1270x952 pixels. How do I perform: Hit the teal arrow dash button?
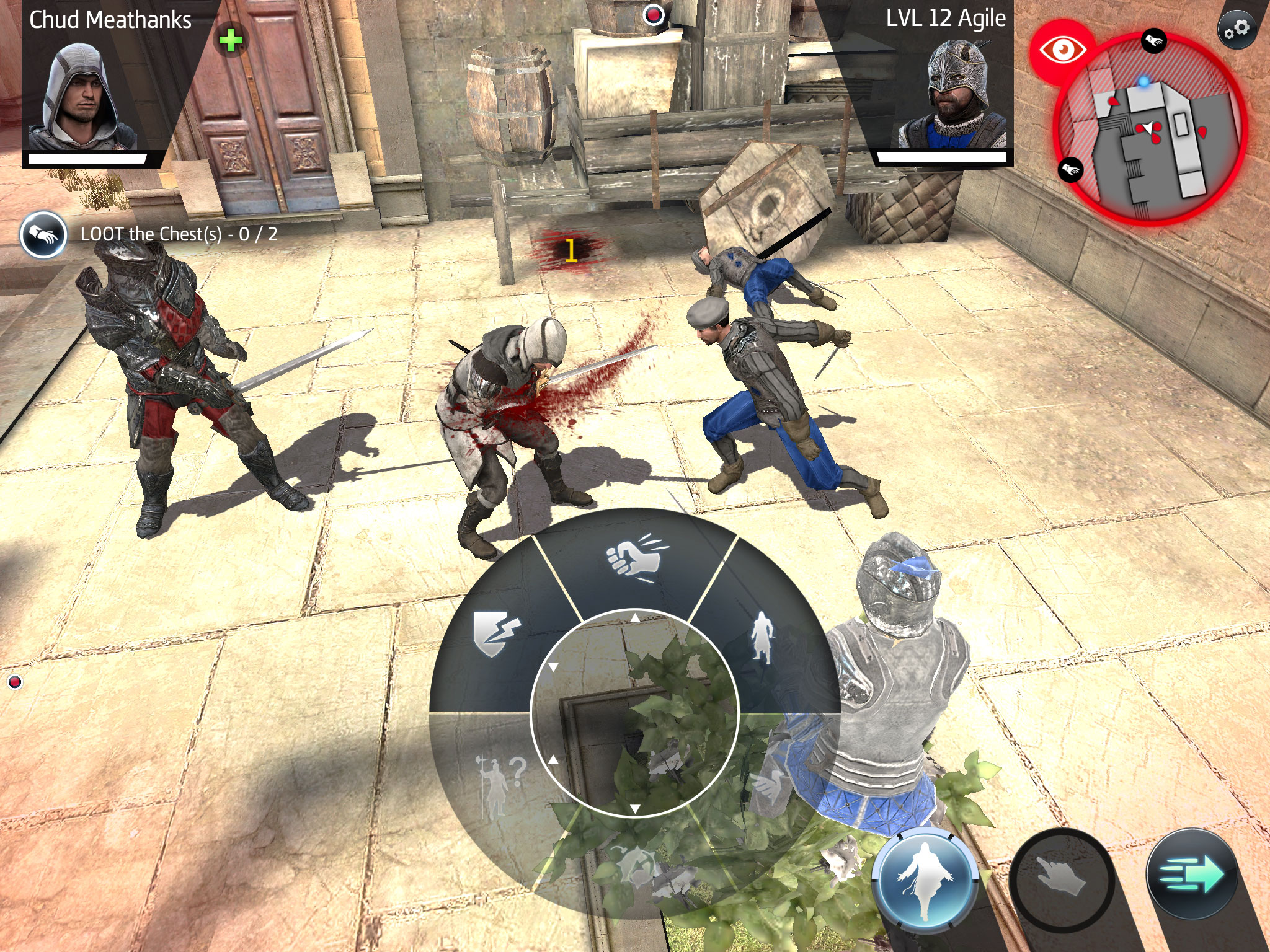[1192, 875]
